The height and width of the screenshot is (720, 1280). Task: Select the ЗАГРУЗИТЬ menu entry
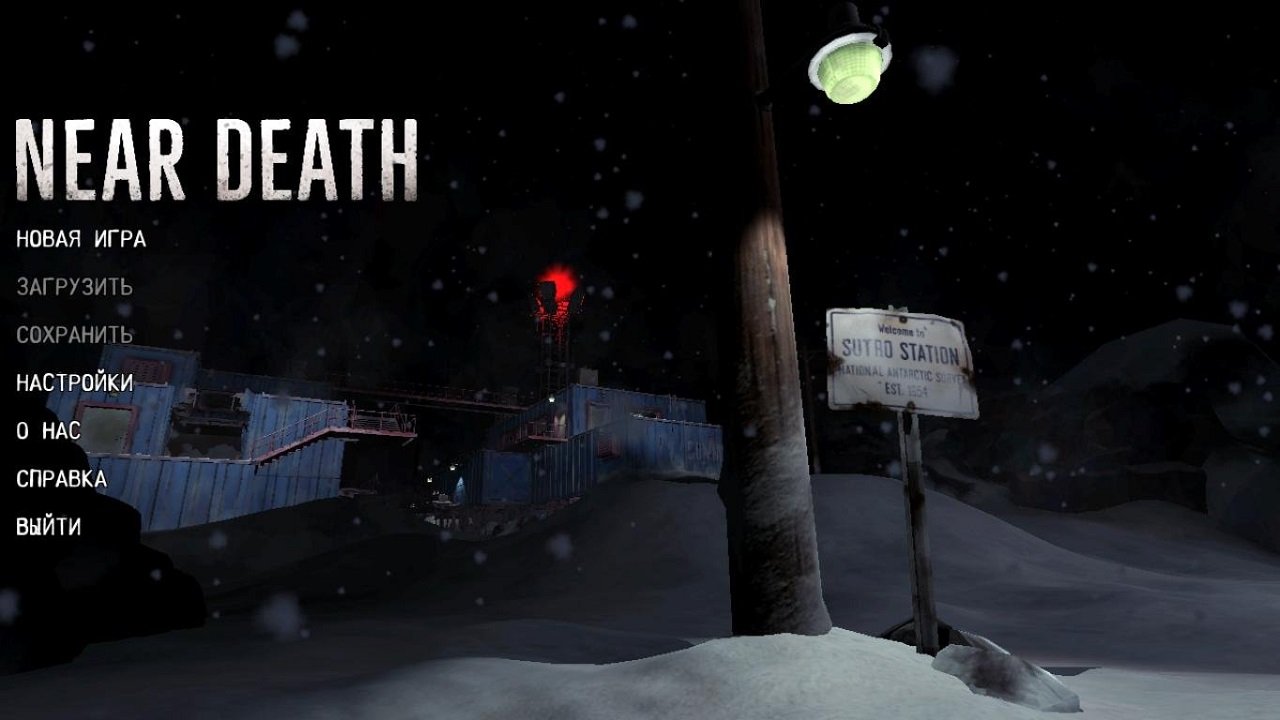pos(72,288)
